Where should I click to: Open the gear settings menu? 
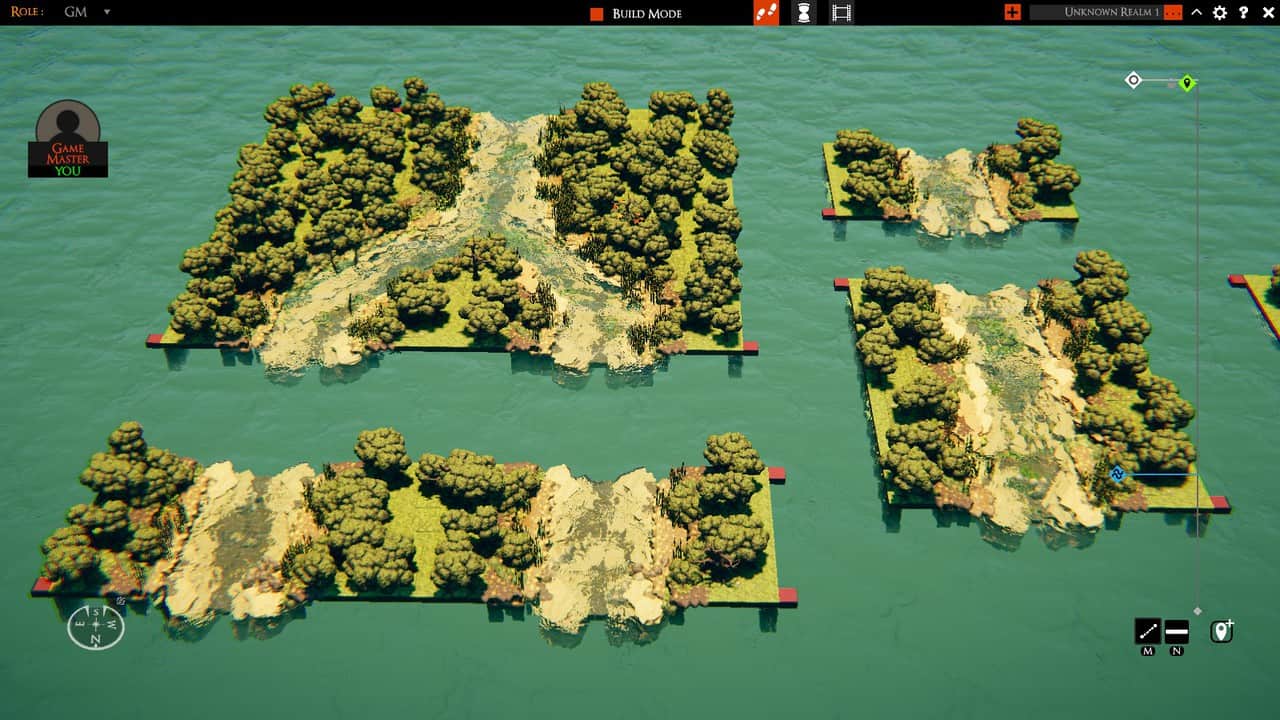1219,13
